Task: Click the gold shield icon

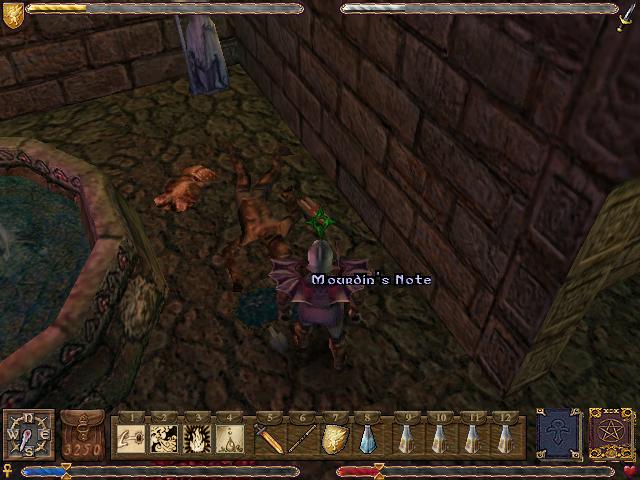Action: coord(13,13)
